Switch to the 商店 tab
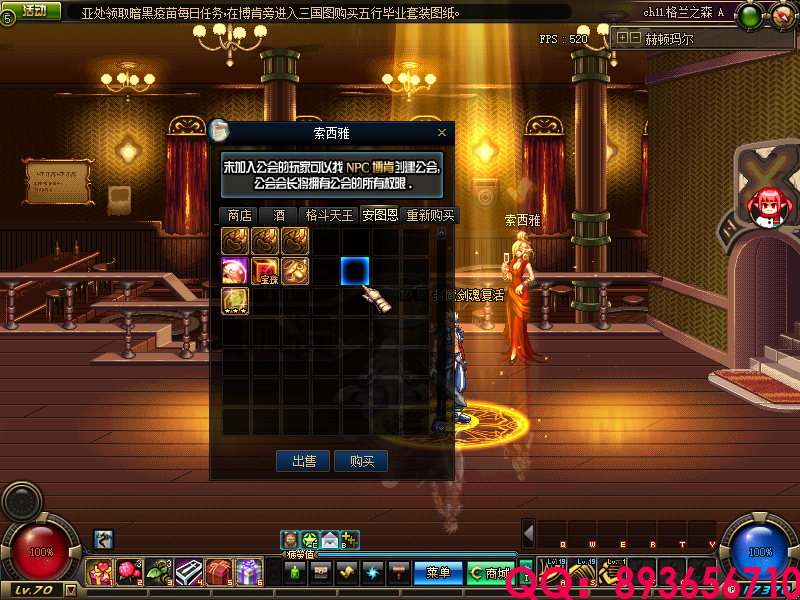Viewport: 800px width, 600px height. click(x=239, y=215)
